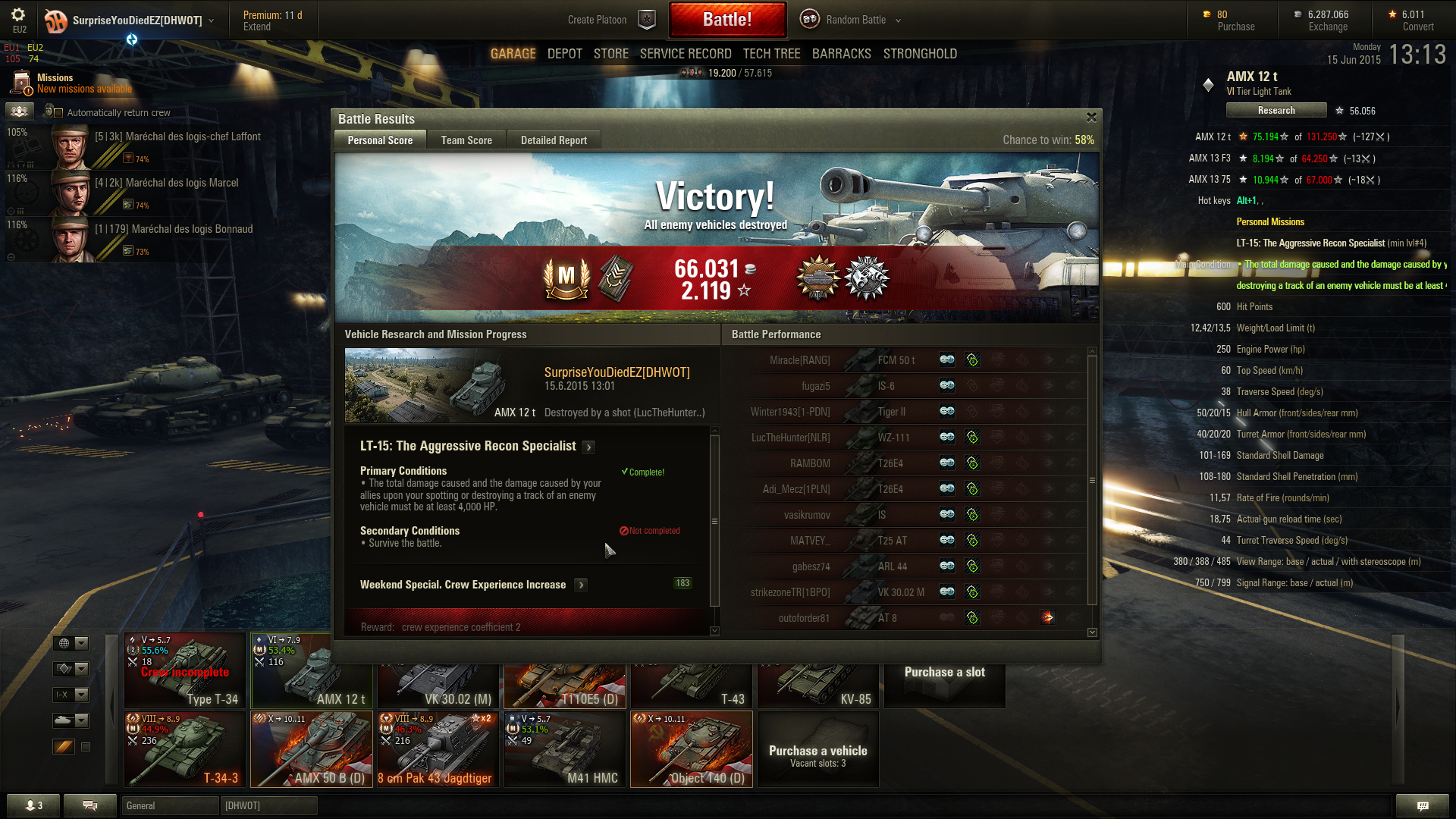Toggle Automatically return crew checkbox
The width and height of the screenshot is (1456, 819).
(x=58, y=113)
